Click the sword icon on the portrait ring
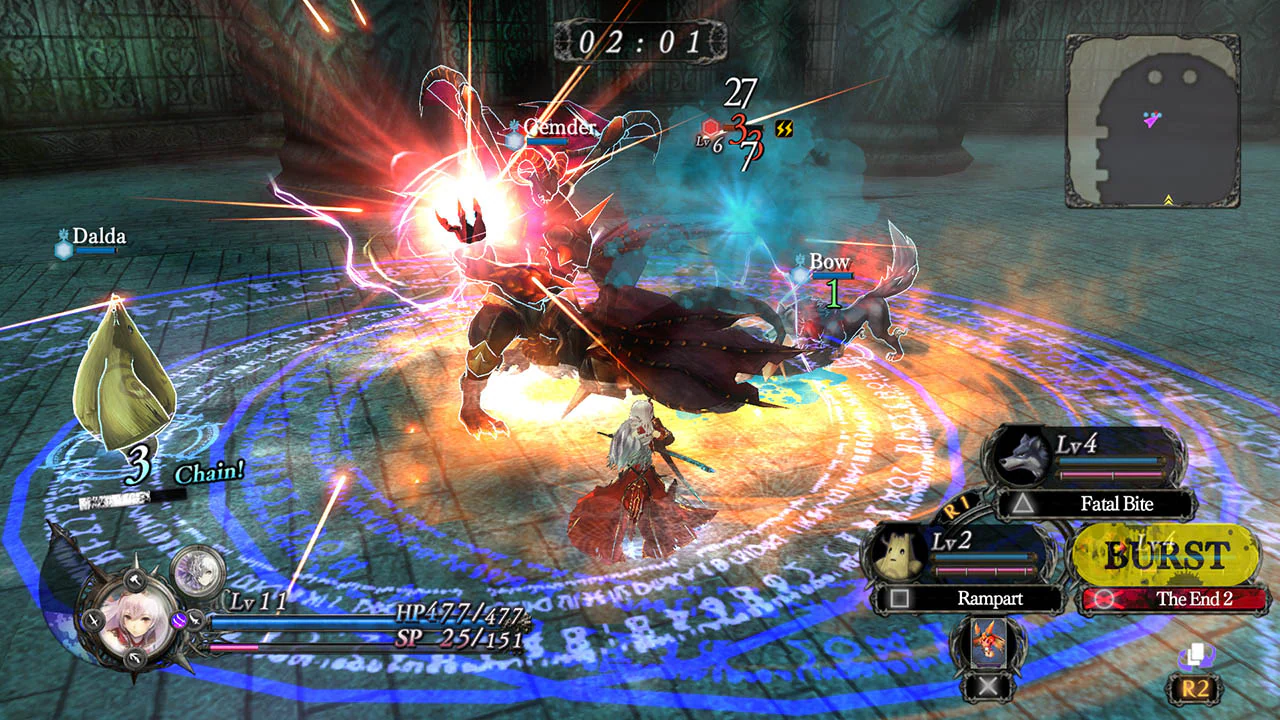The height and width of the screenshot is (720, 1280). [92, 621]
